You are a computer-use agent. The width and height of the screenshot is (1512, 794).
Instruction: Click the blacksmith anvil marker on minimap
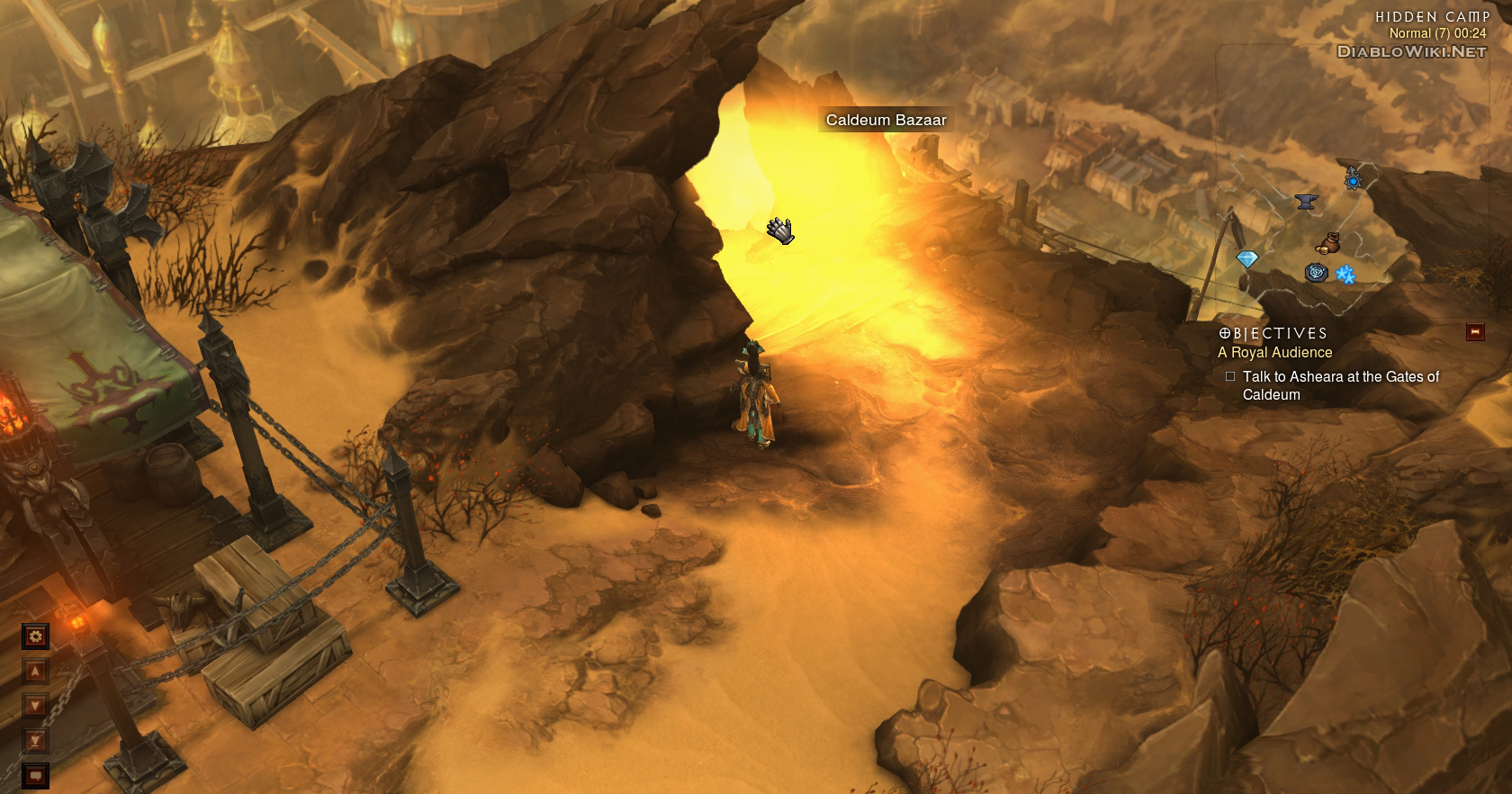coord(1306,202)
